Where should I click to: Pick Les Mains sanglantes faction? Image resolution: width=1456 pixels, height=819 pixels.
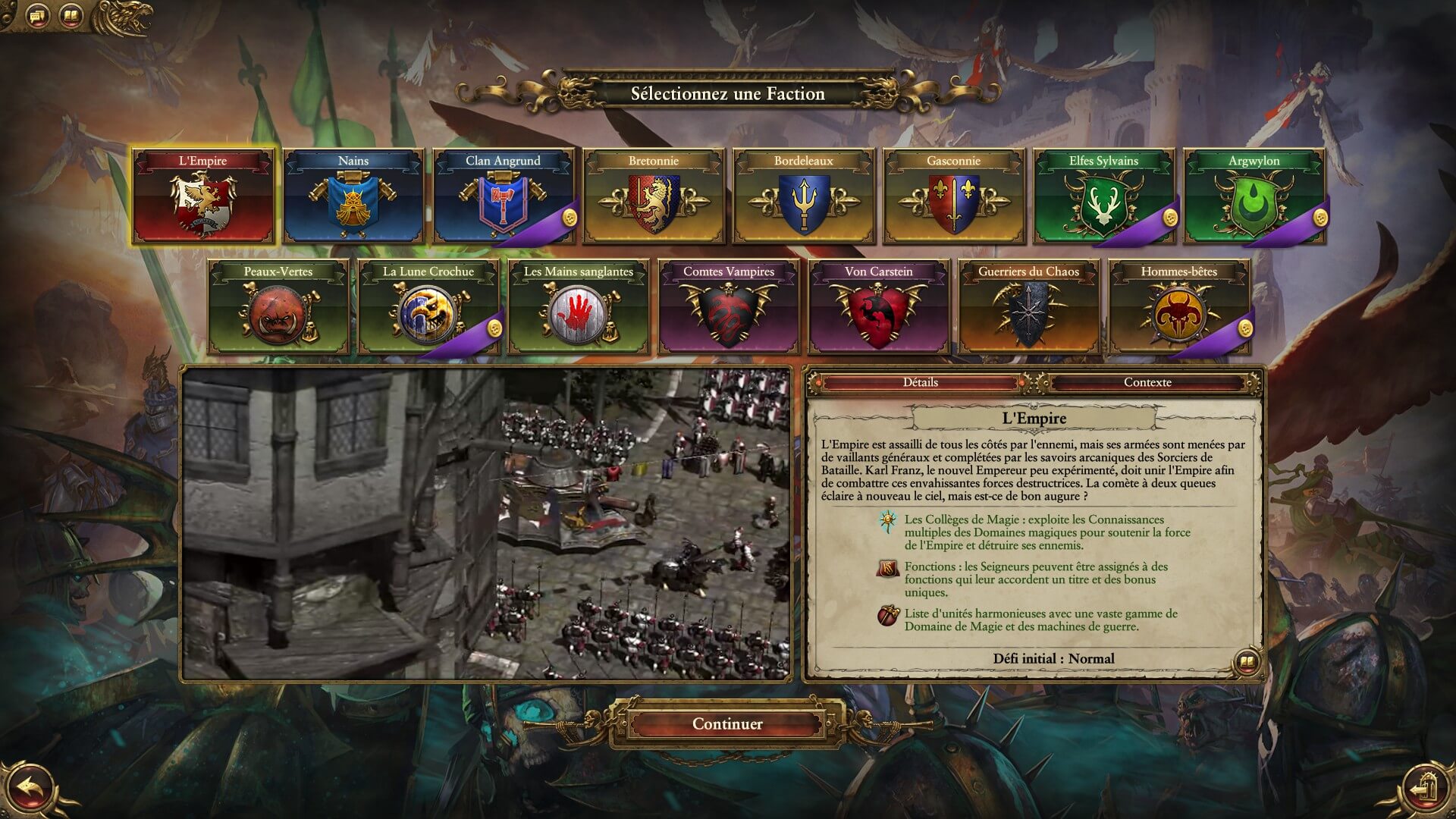click(579, 308)
